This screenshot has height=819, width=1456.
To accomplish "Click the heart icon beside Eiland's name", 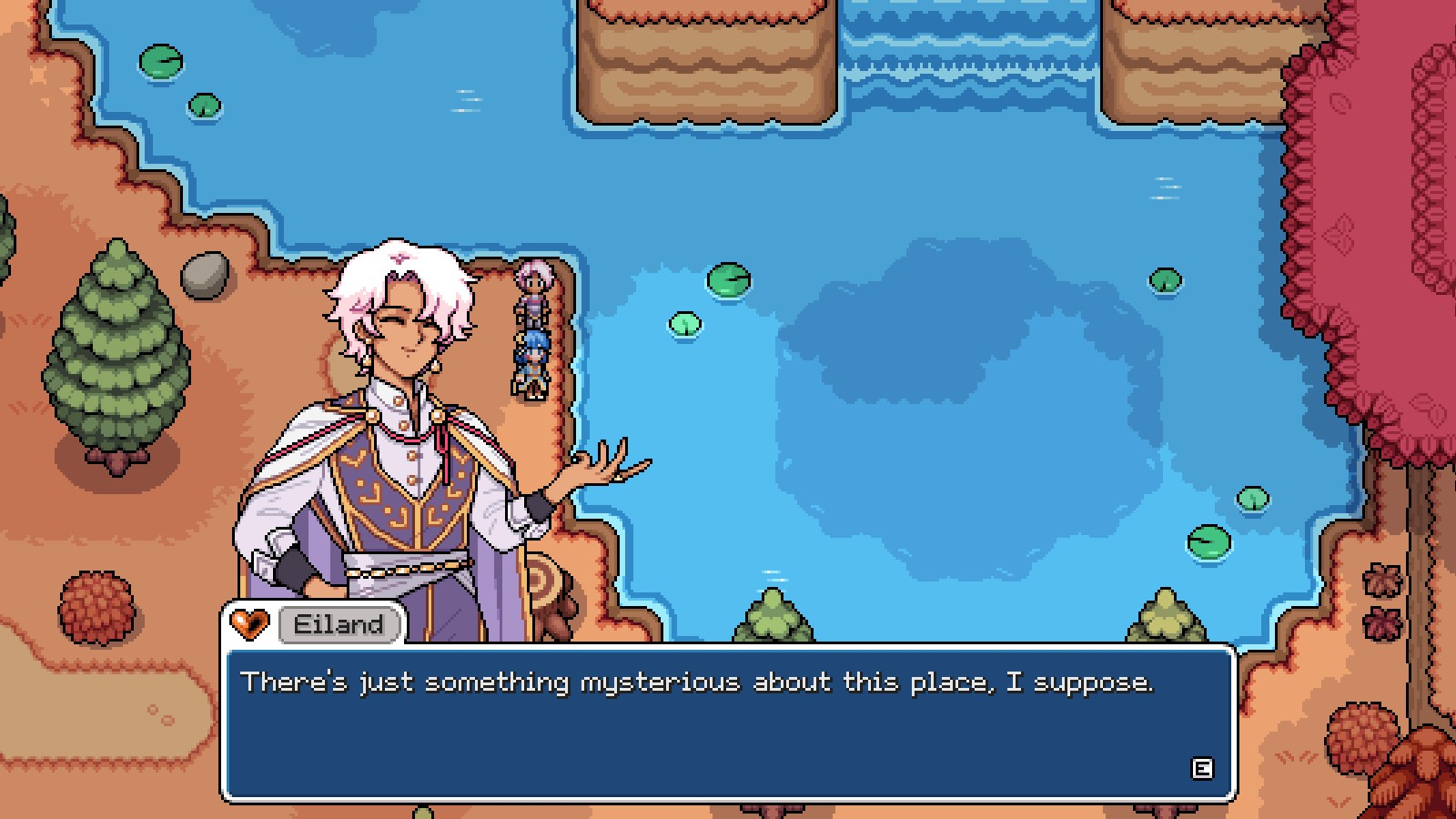I will [x=248, y=624].
